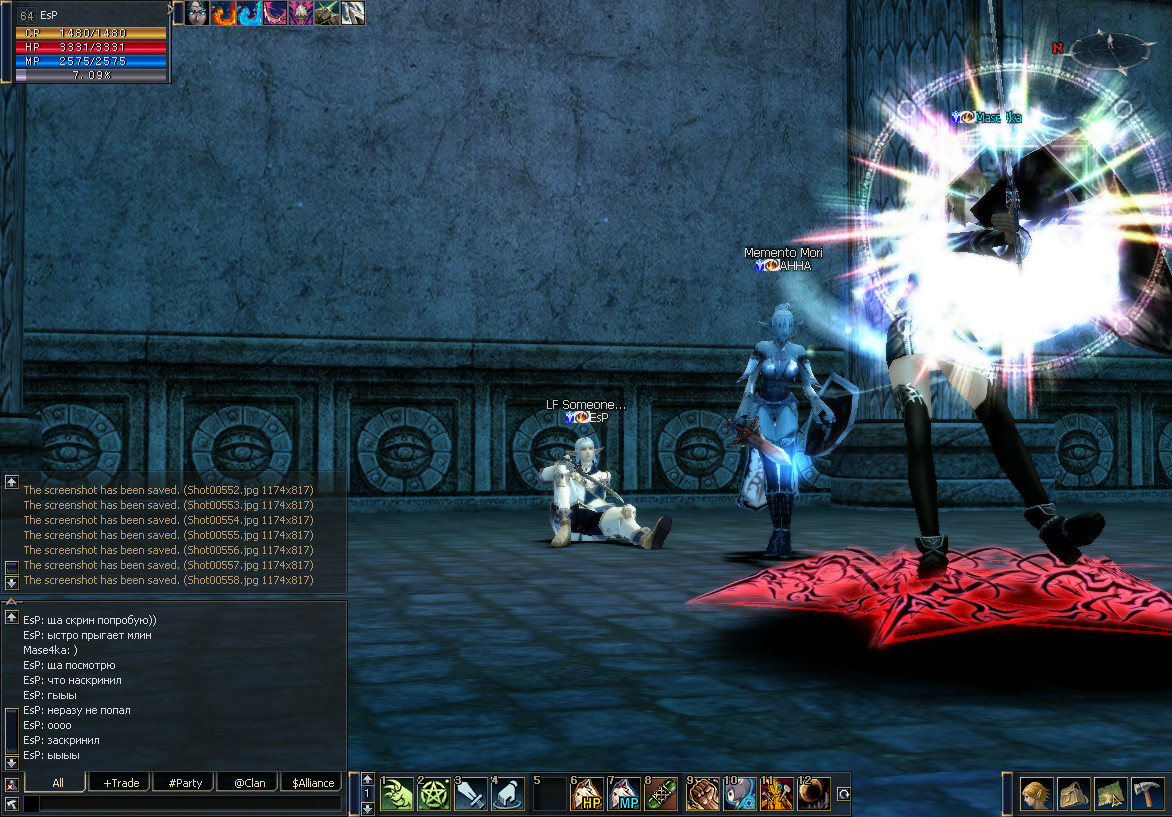The image size is (1172, 817).
Task: Select the flame buff icon
Action: [x=223, y=13]
